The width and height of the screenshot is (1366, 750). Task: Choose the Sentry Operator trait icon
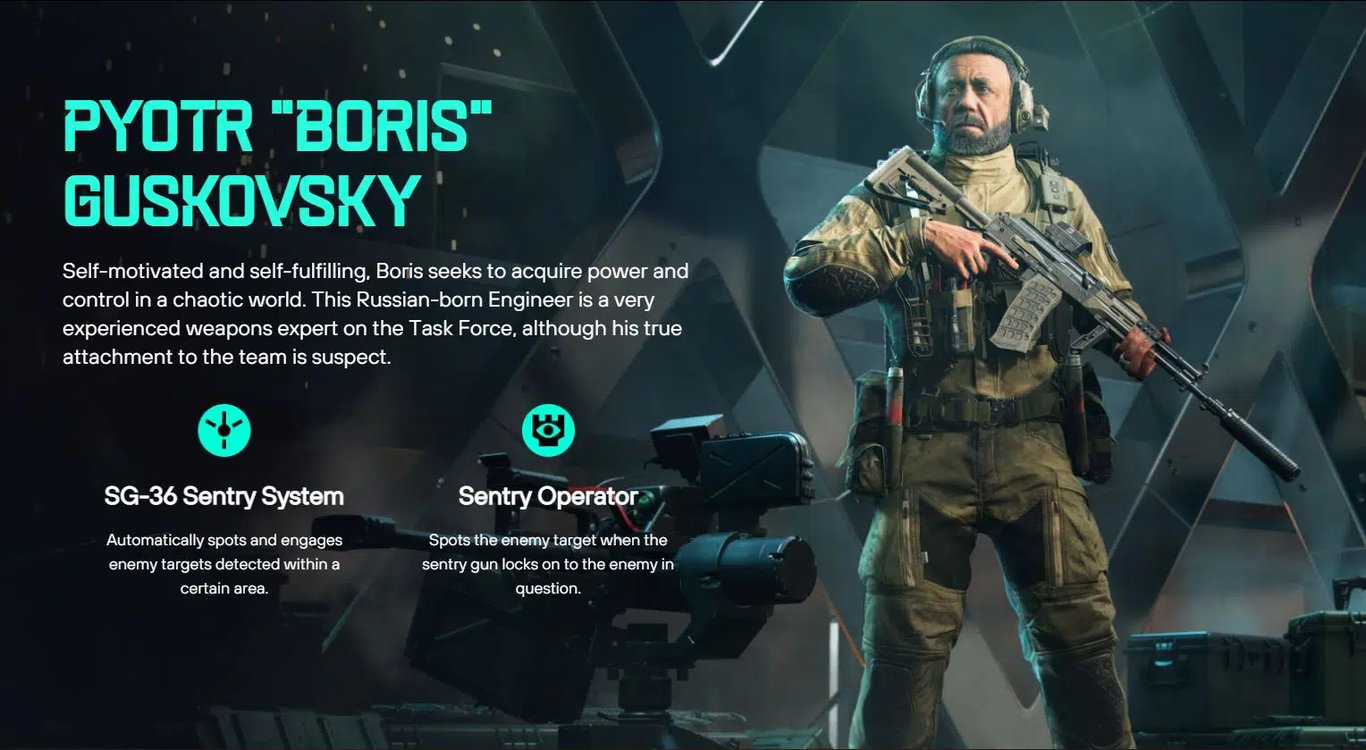pyautogui.click(x=548, y=431)
